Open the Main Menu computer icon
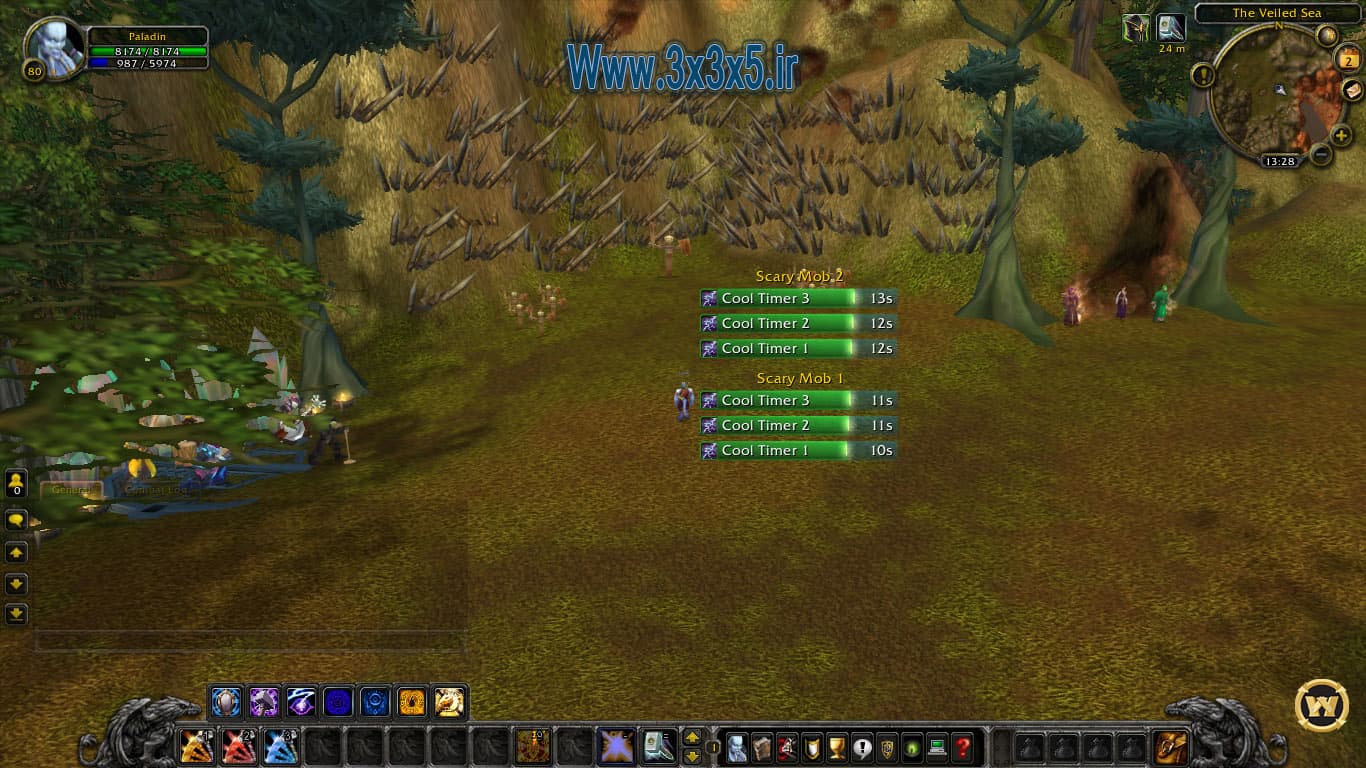 pos(936,746)
